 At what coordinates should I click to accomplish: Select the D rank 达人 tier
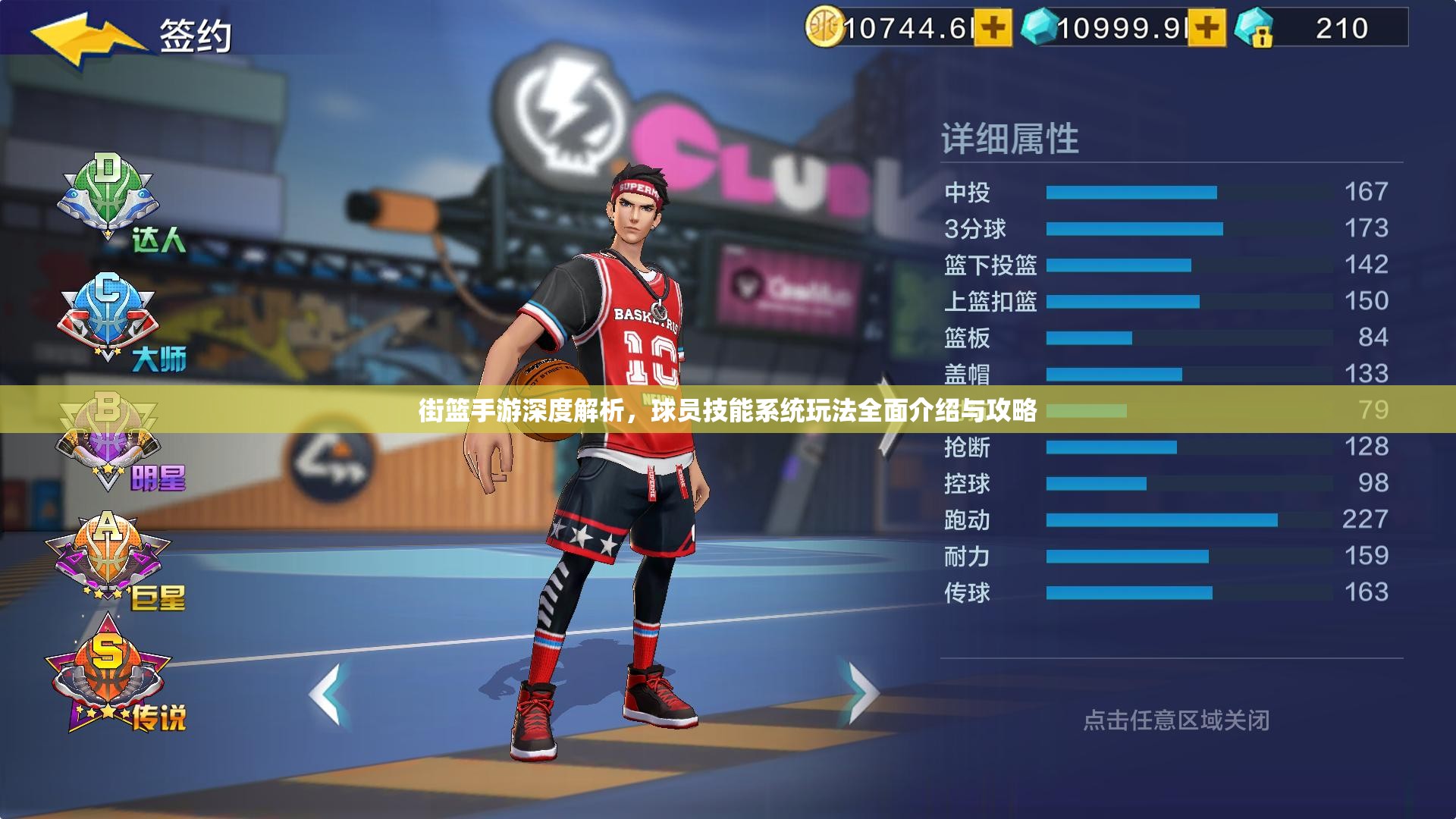110,199
